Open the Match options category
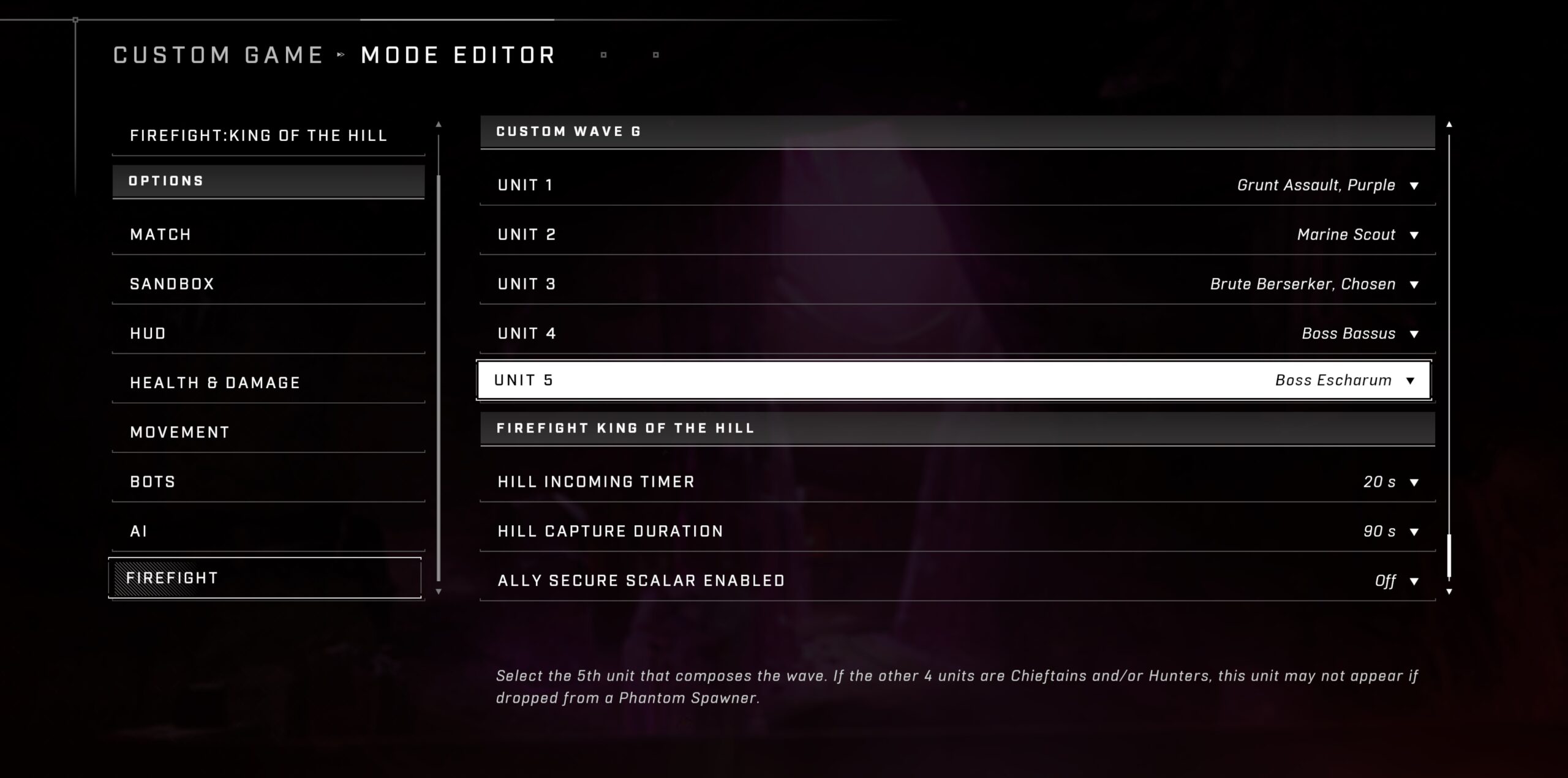 tap(268, 234)
